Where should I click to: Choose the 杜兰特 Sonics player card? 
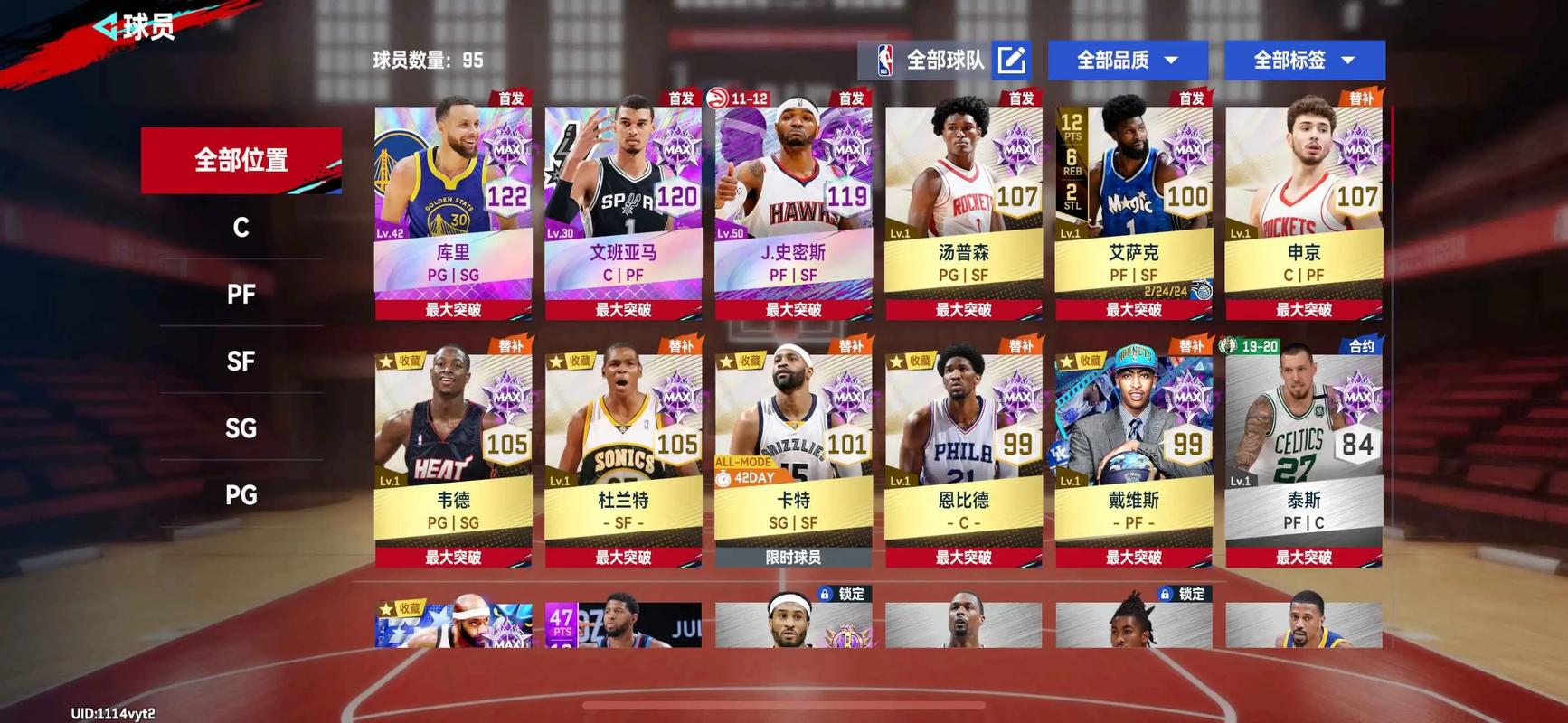point(623,455)
